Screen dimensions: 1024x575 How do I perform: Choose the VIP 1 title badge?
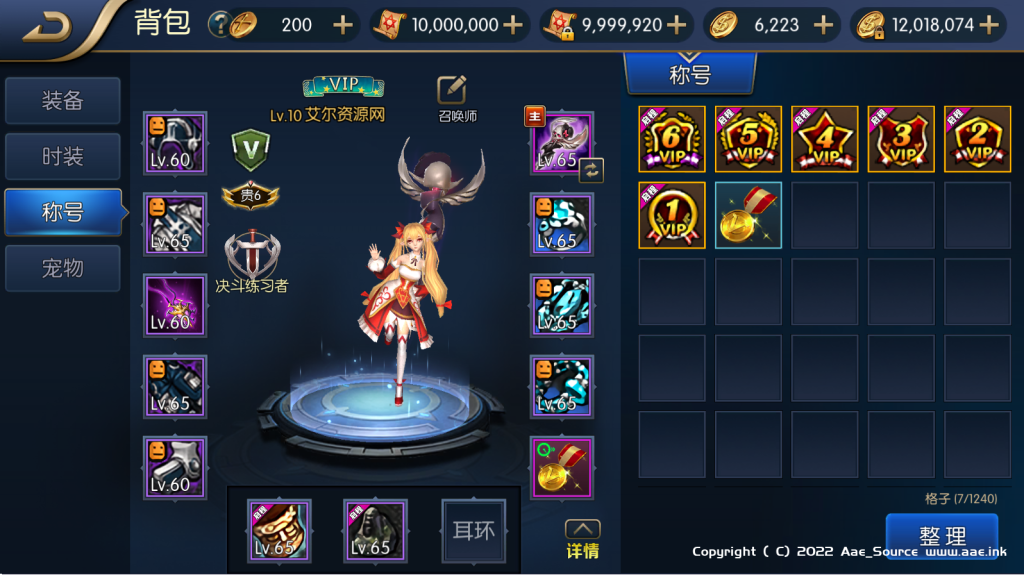[672, 215]
